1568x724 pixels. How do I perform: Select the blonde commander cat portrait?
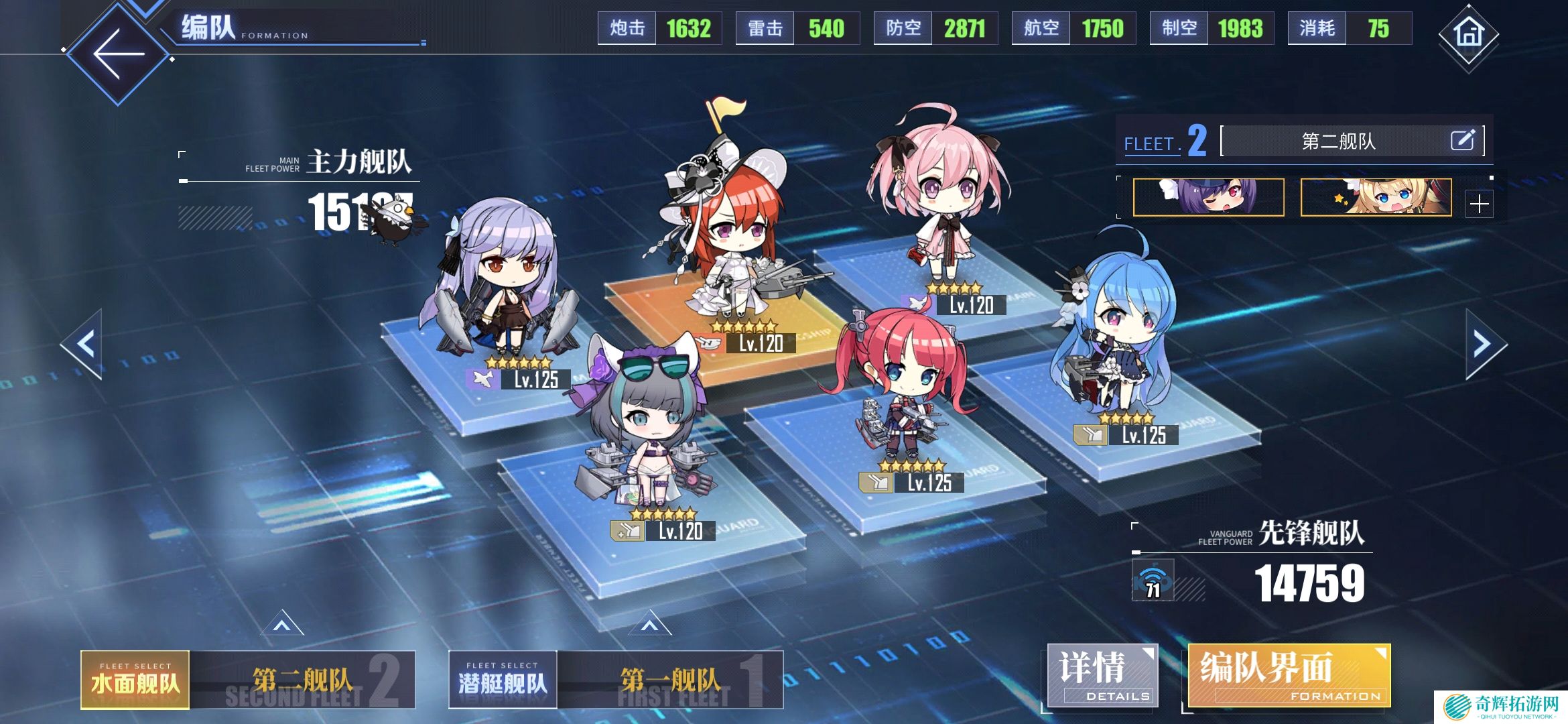click(1376, 197)
